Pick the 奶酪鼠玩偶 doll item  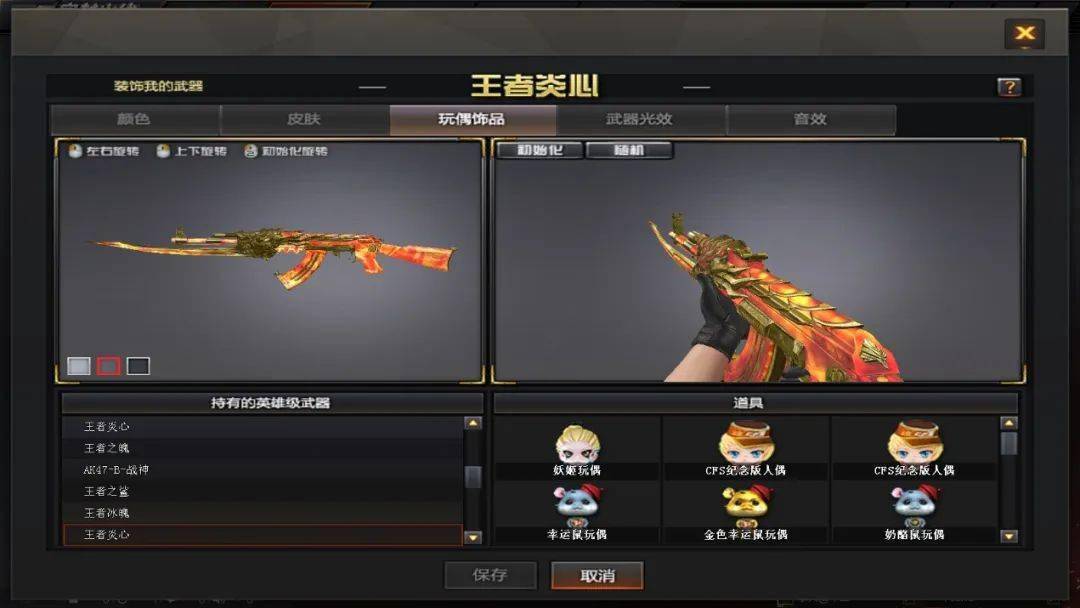pyautogui.click(x=915, y=510)
